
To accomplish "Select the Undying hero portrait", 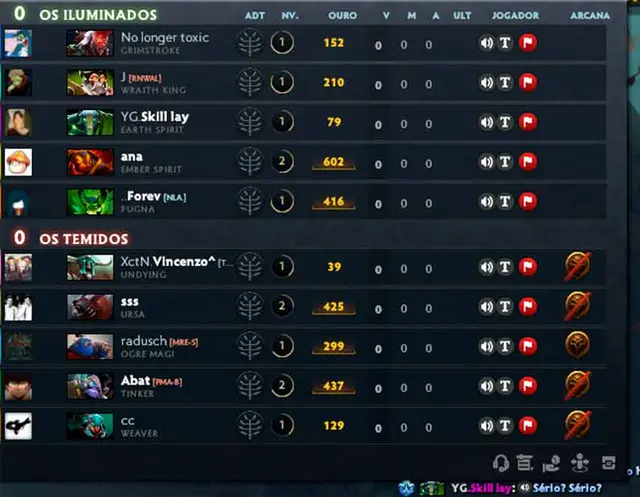I will [x=90, y=267].
